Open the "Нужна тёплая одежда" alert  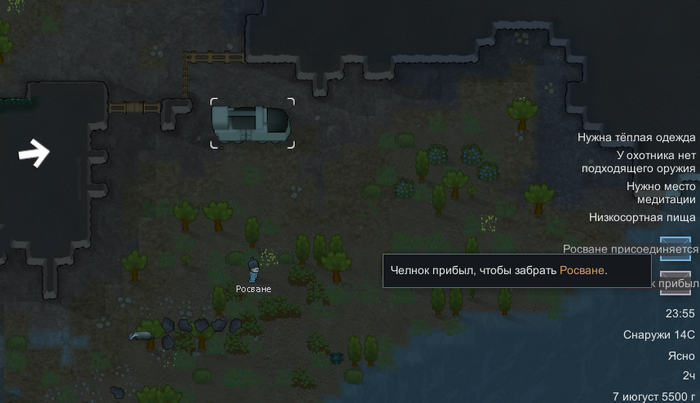pyautogui.click(x=637, y=137)
